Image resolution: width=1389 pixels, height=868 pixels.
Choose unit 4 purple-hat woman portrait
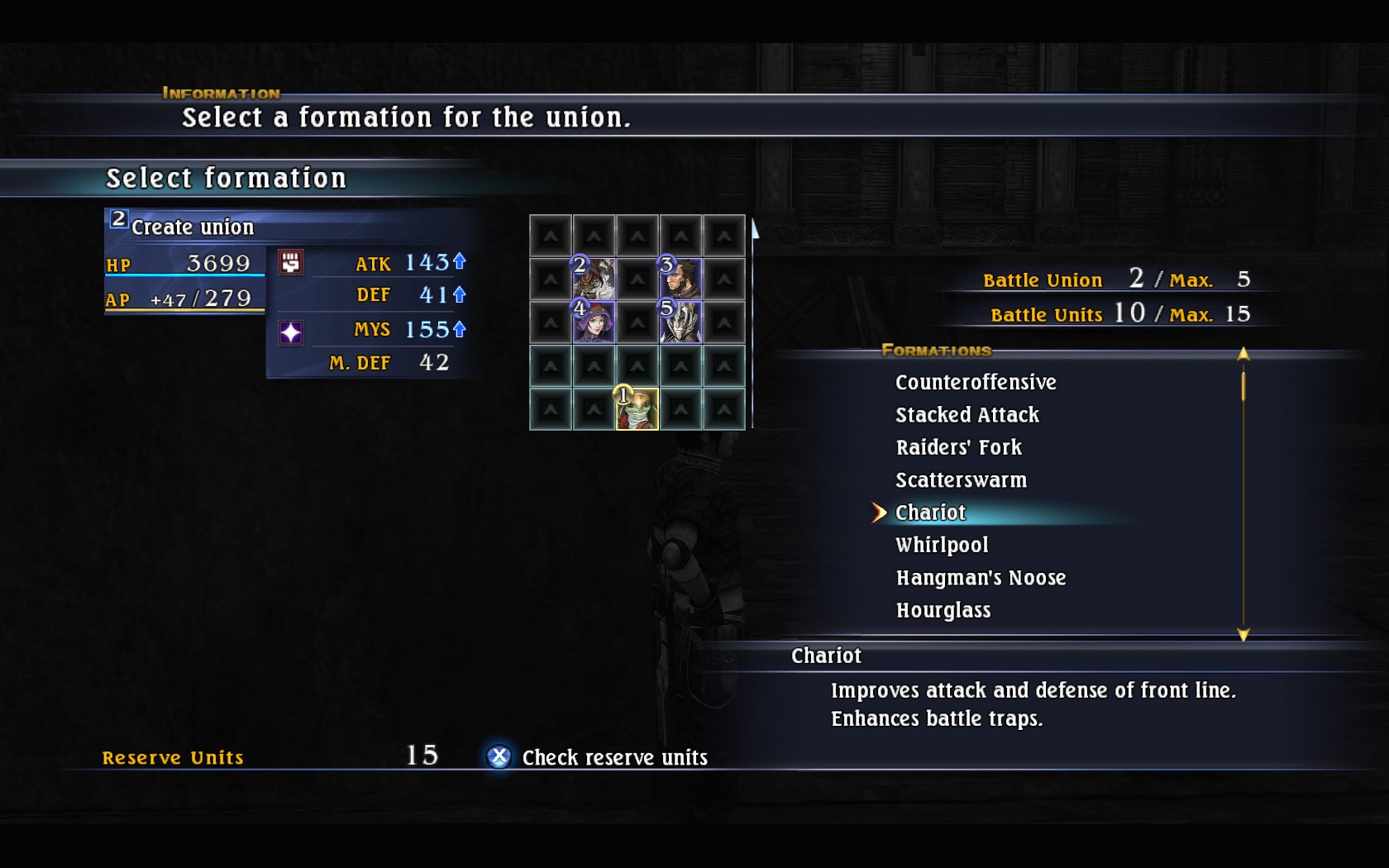coord(594,322)
